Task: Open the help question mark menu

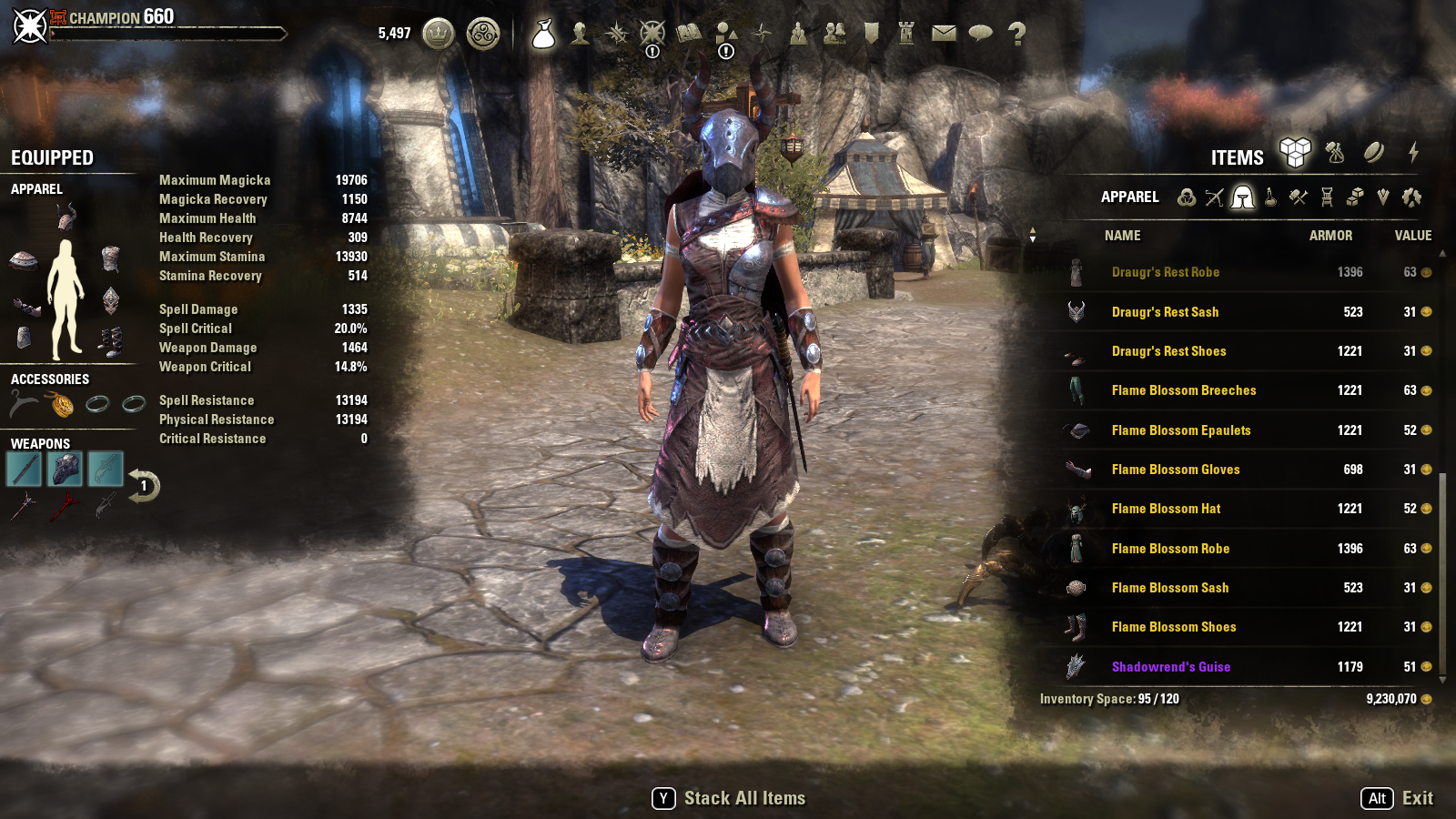Action: click(x=1016, y=34)
